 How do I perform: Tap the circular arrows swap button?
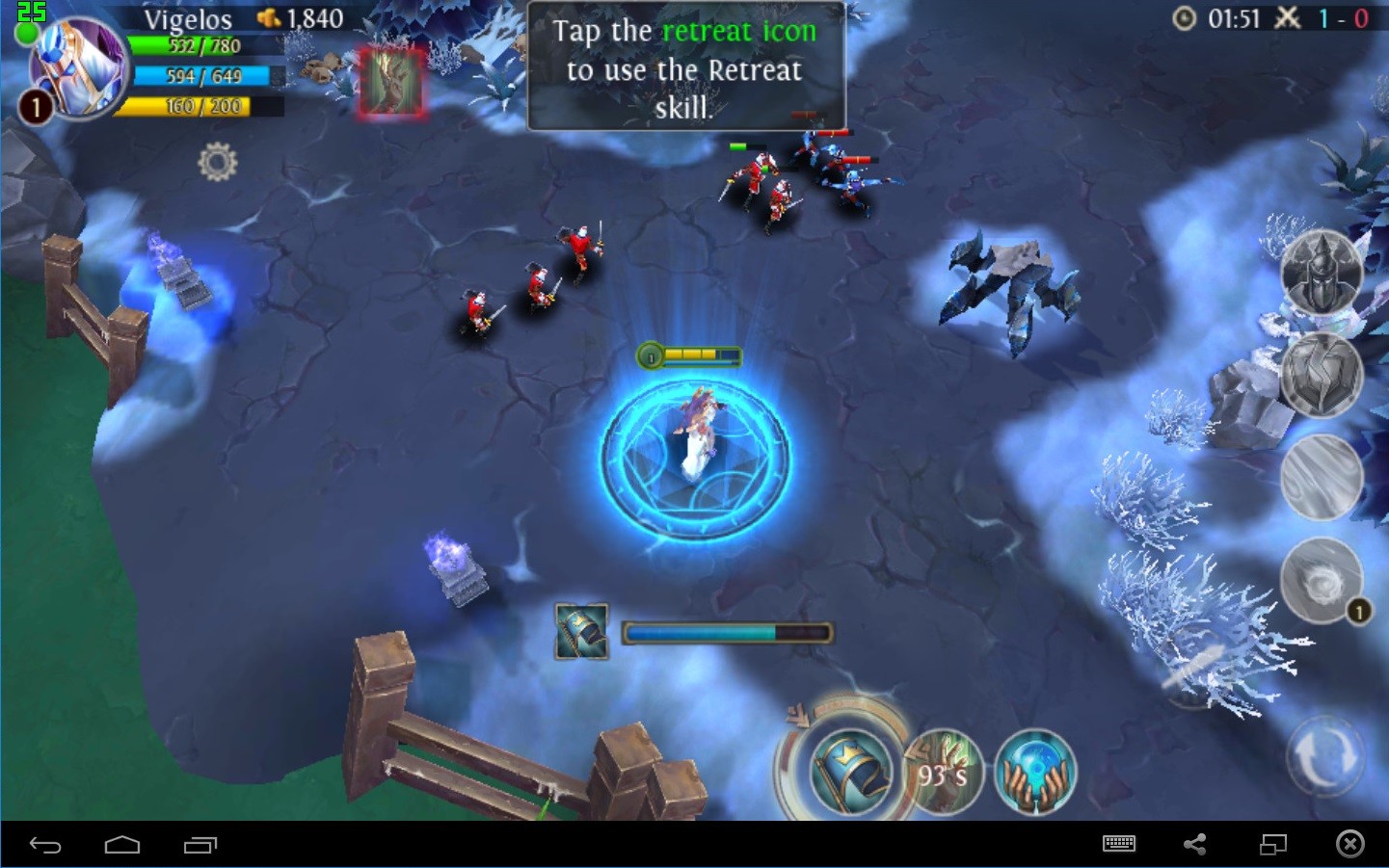(x=1324, y=756)
